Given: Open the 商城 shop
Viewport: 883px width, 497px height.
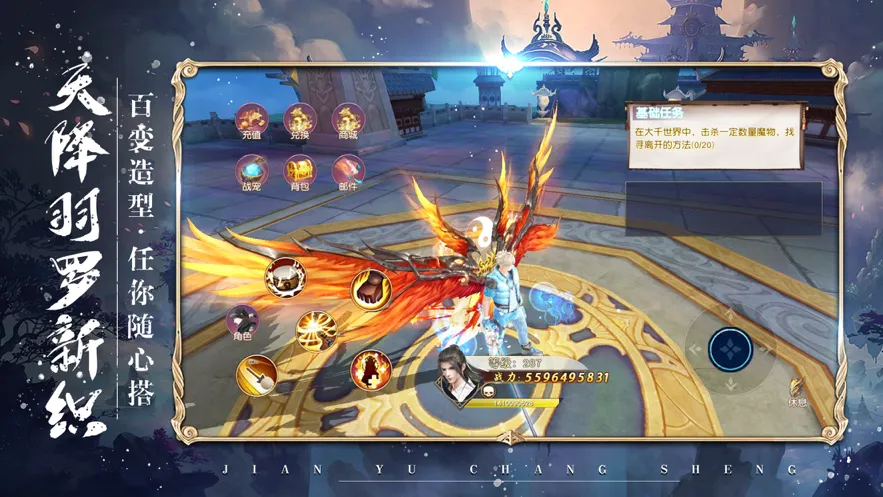Looking at the screenshot, I should [347, 121].
